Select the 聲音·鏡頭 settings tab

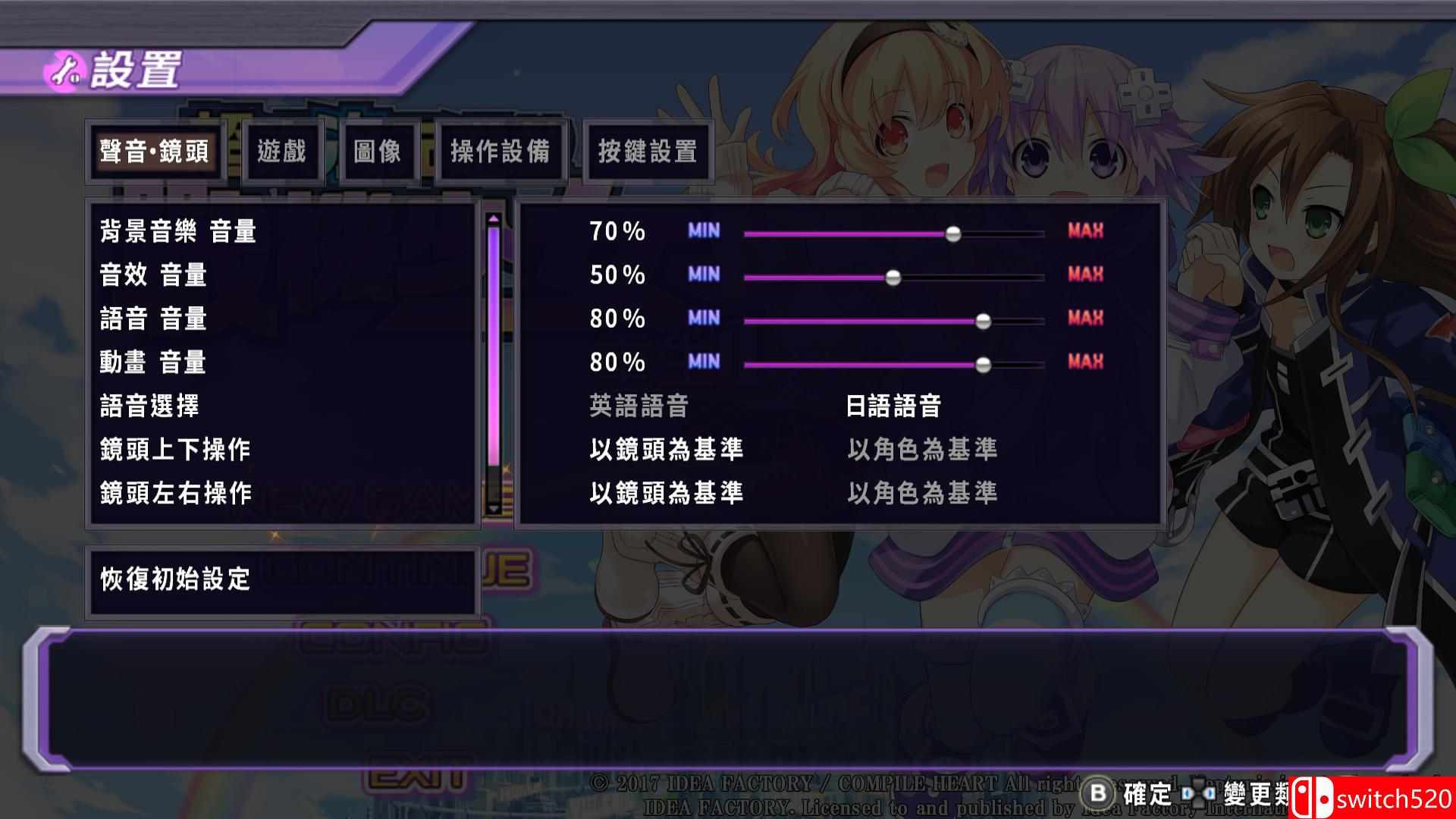155,152
